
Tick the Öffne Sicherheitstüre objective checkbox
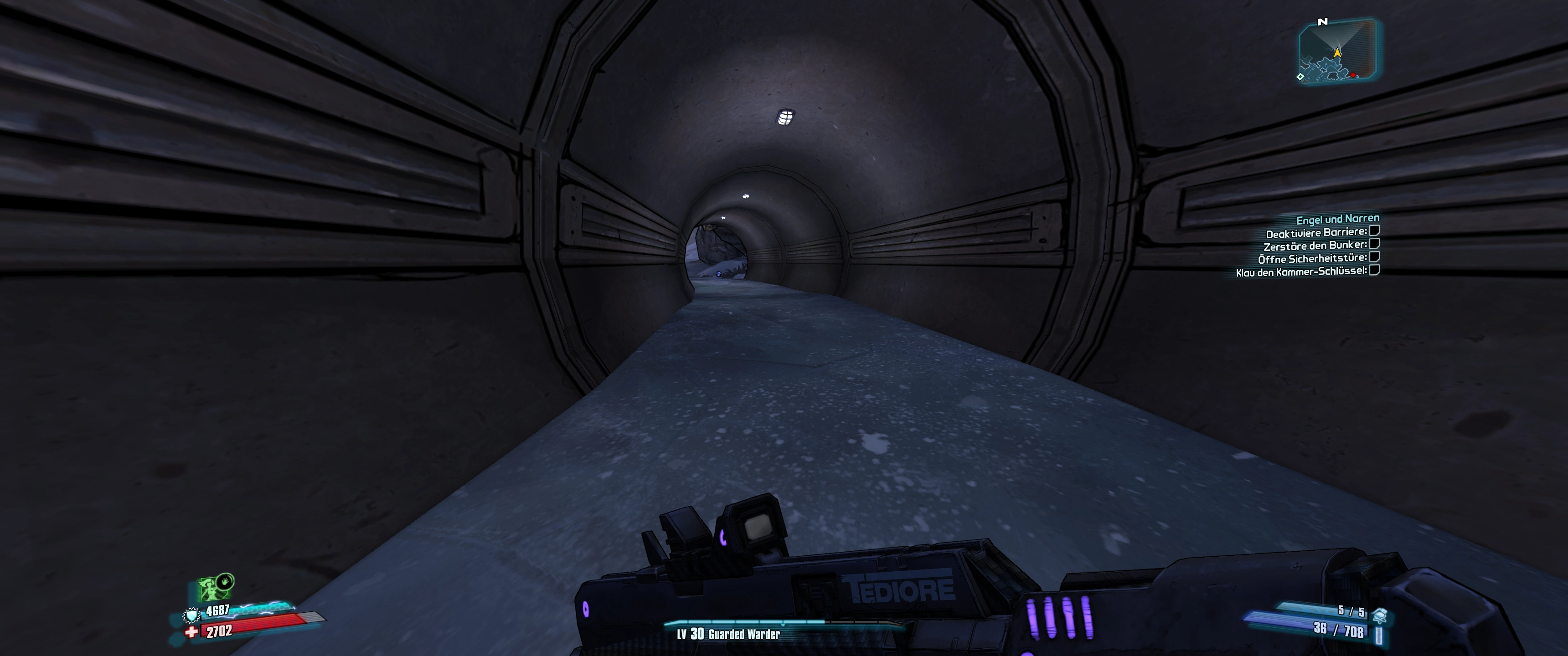pyautogui.click(x=1374, y=257)
